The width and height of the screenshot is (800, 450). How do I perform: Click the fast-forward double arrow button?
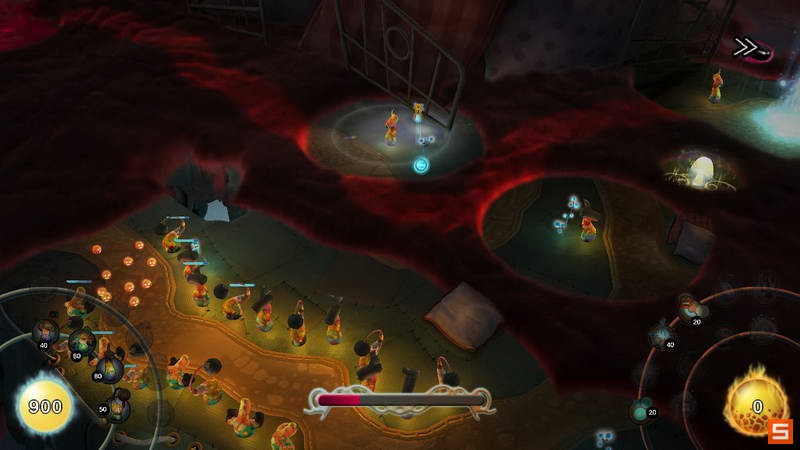pos(745,47)
